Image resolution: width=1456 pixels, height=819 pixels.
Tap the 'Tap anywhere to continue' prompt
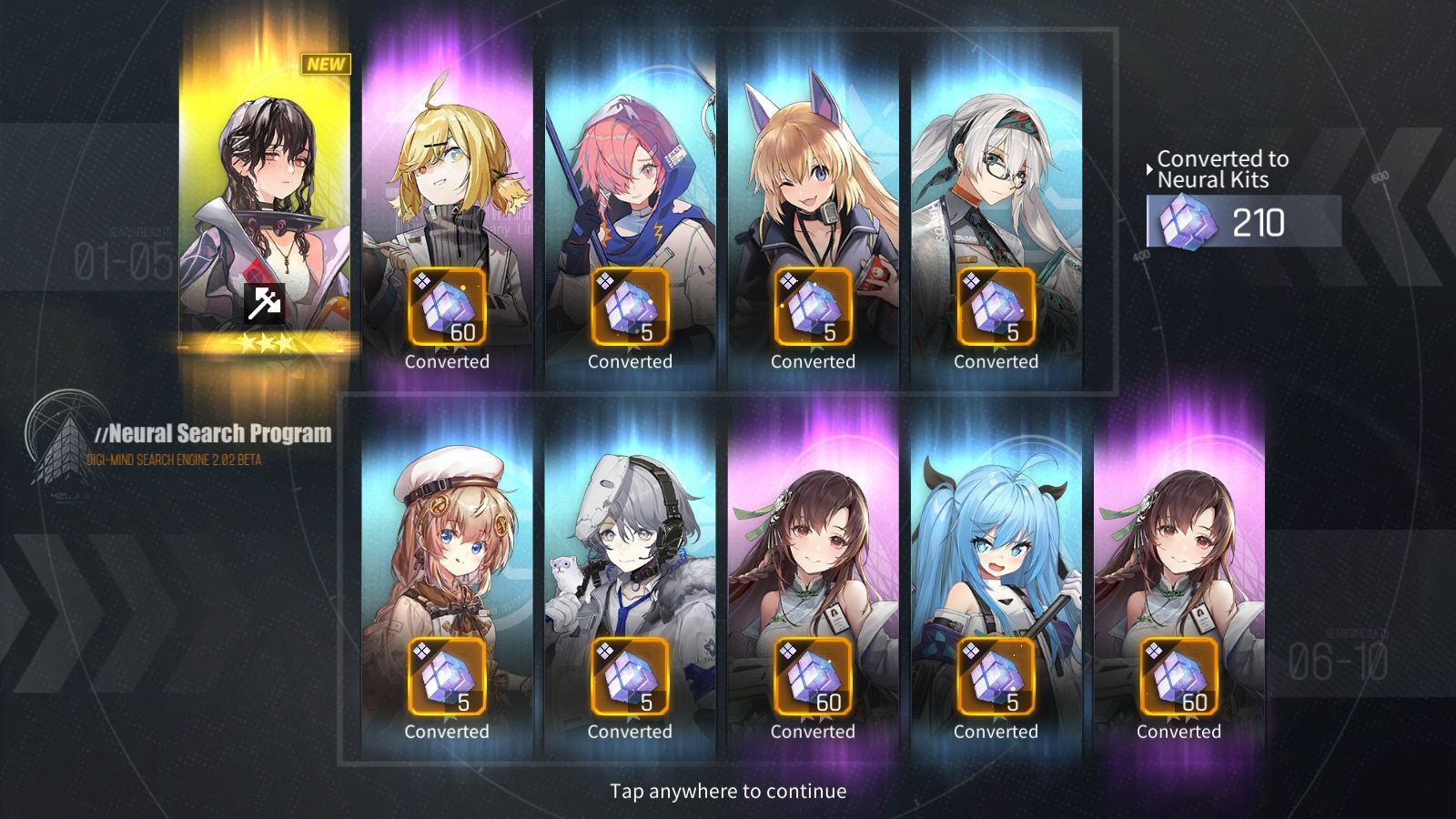(x=728, y=791)
